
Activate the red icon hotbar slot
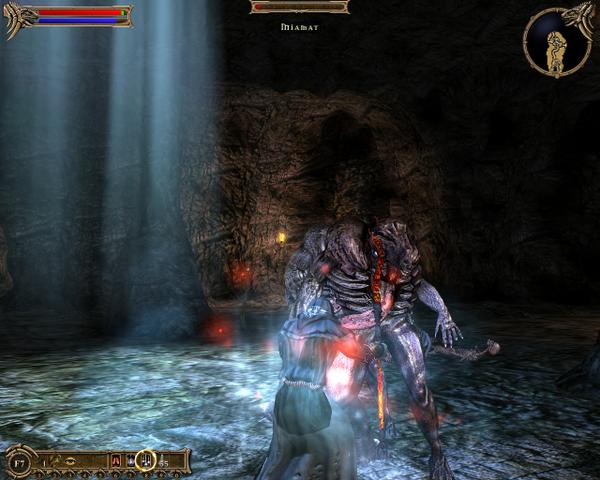[116, 461]
